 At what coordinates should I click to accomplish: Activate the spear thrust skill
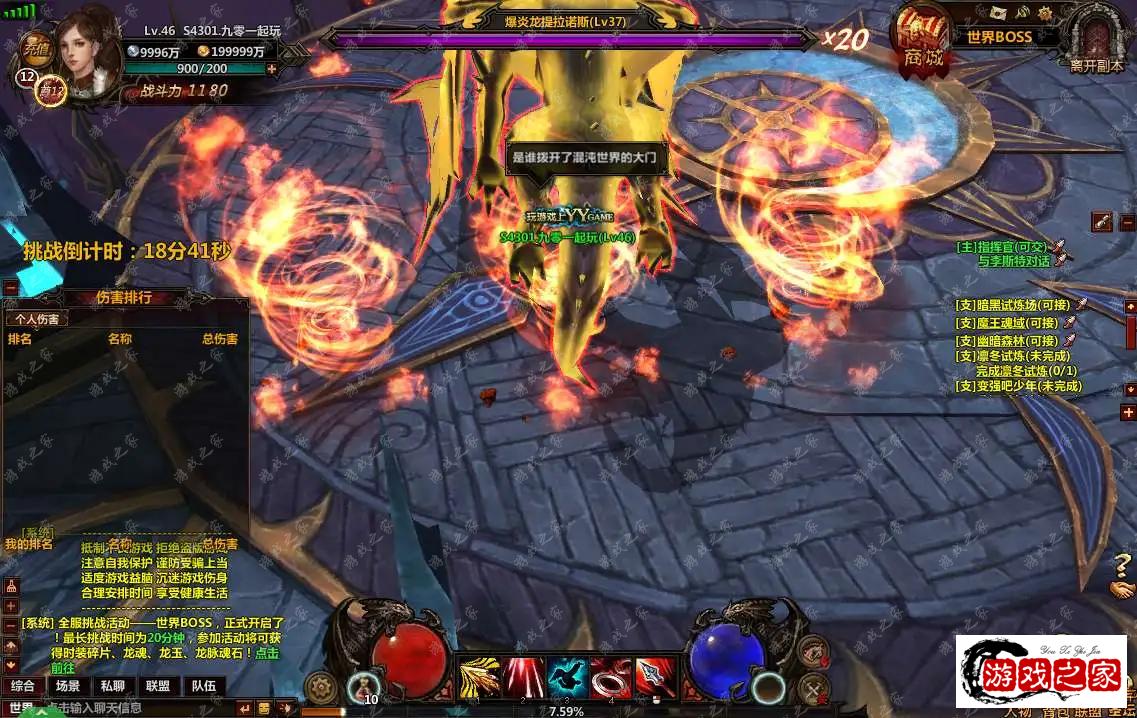[655, 678]
